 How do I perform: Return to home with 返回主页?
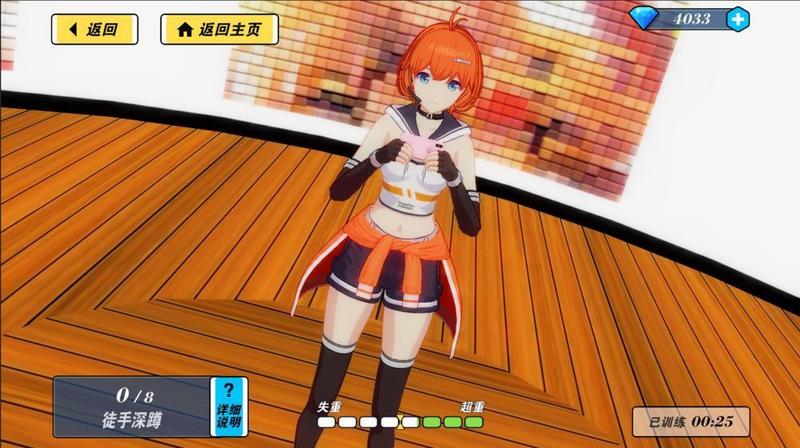(x=218, y=29)
